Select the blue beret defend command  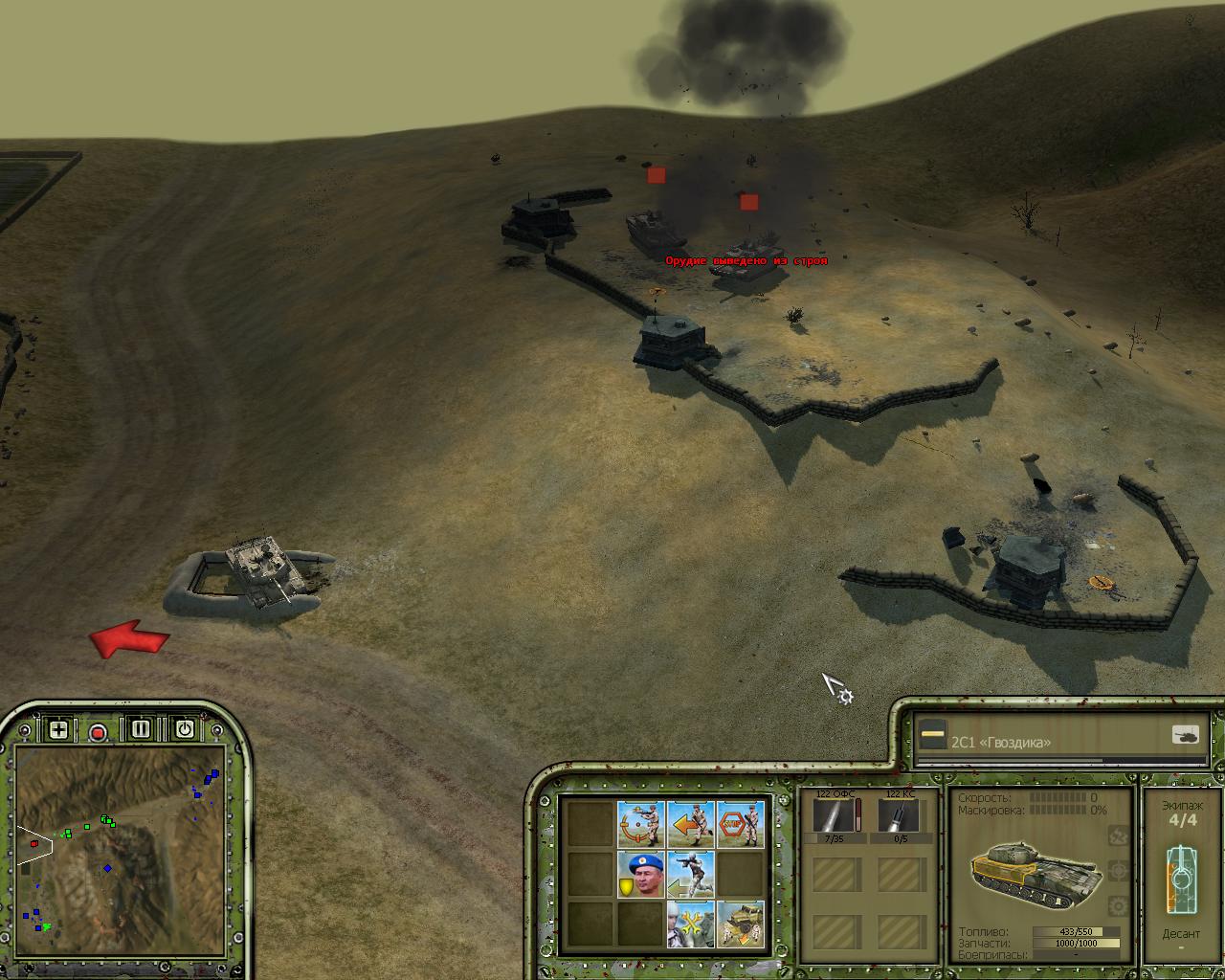[640, 874]
